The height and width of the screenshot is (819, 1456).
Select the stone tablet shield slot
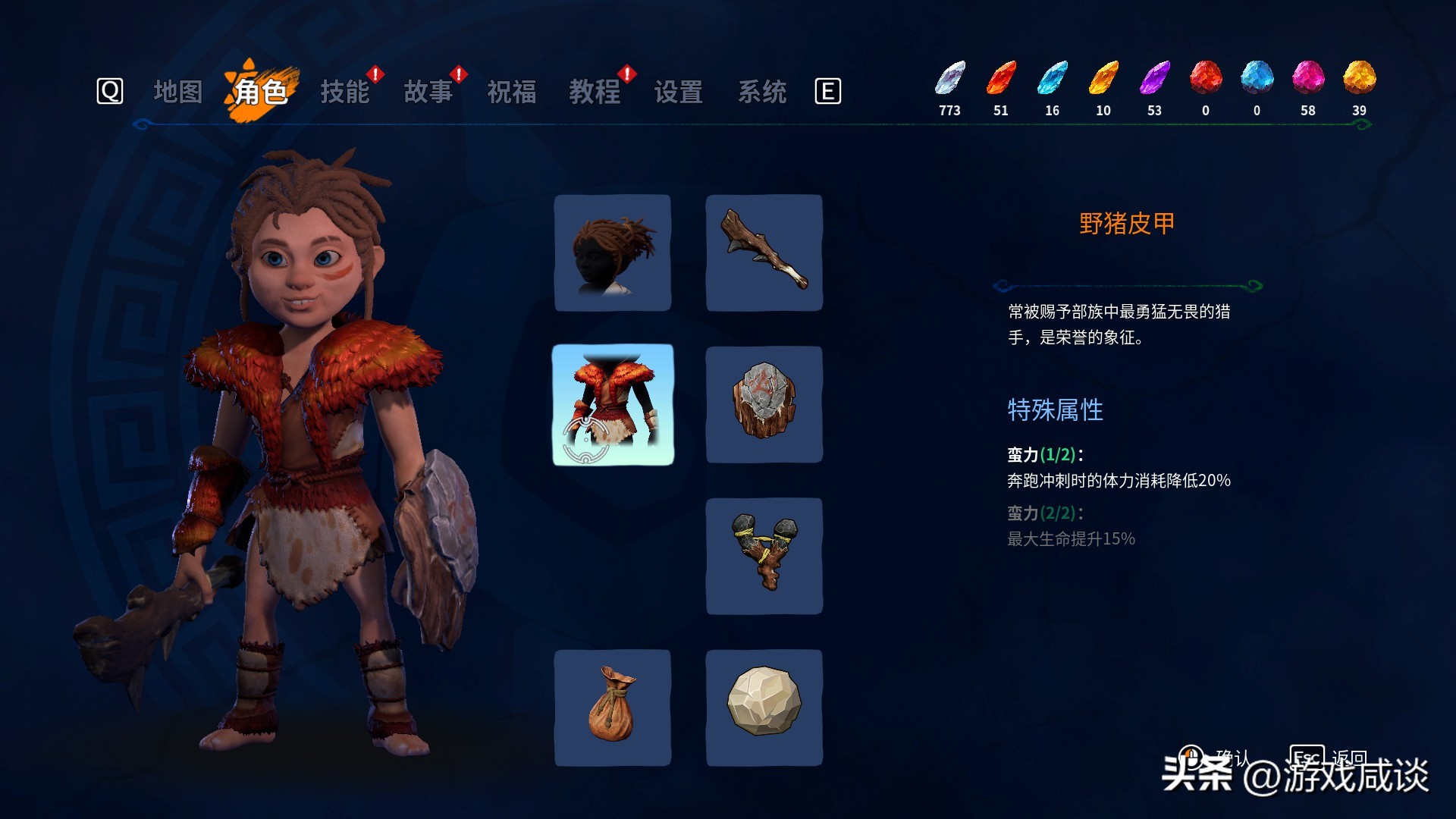[764, 404]
